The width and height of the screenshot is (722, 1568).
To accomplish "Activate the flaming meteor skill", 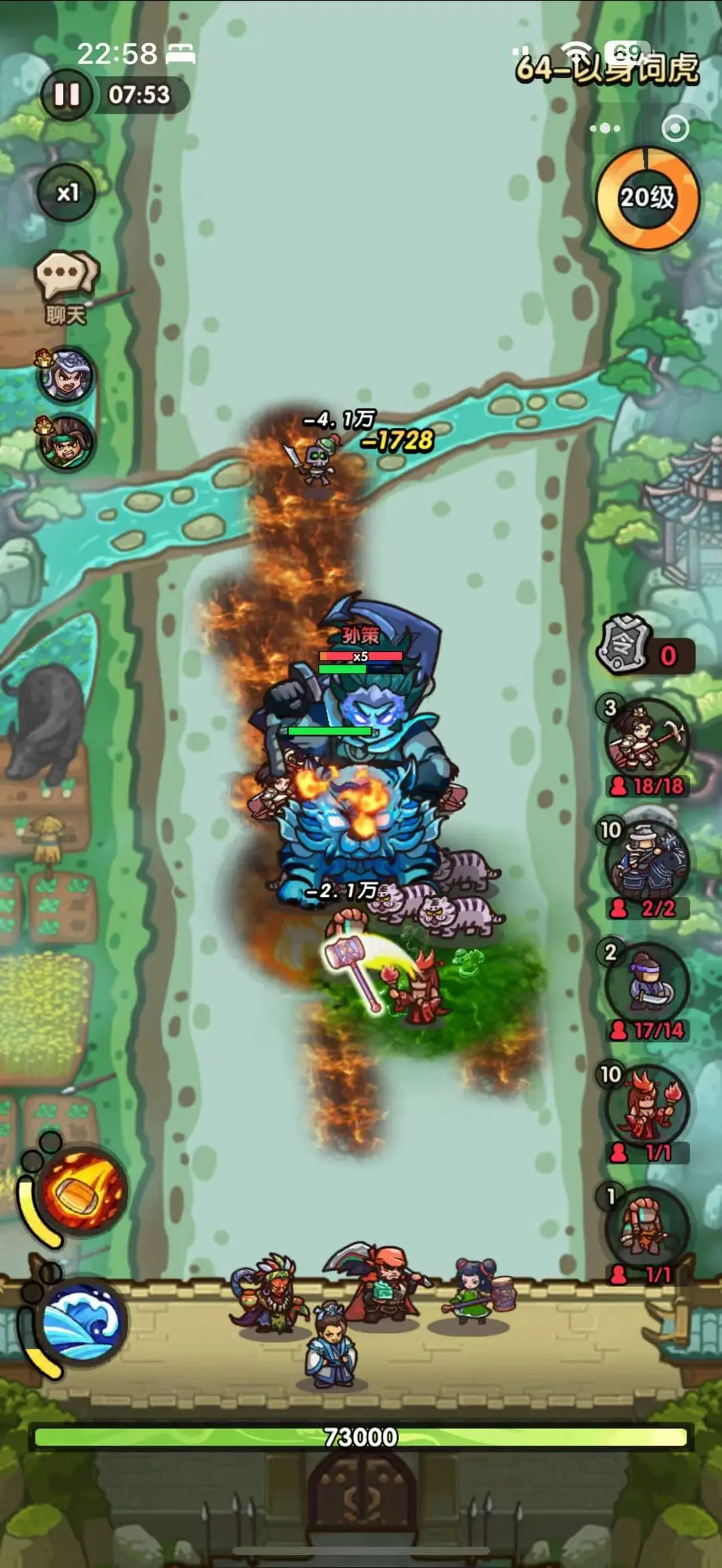I will click(84, 1192).
